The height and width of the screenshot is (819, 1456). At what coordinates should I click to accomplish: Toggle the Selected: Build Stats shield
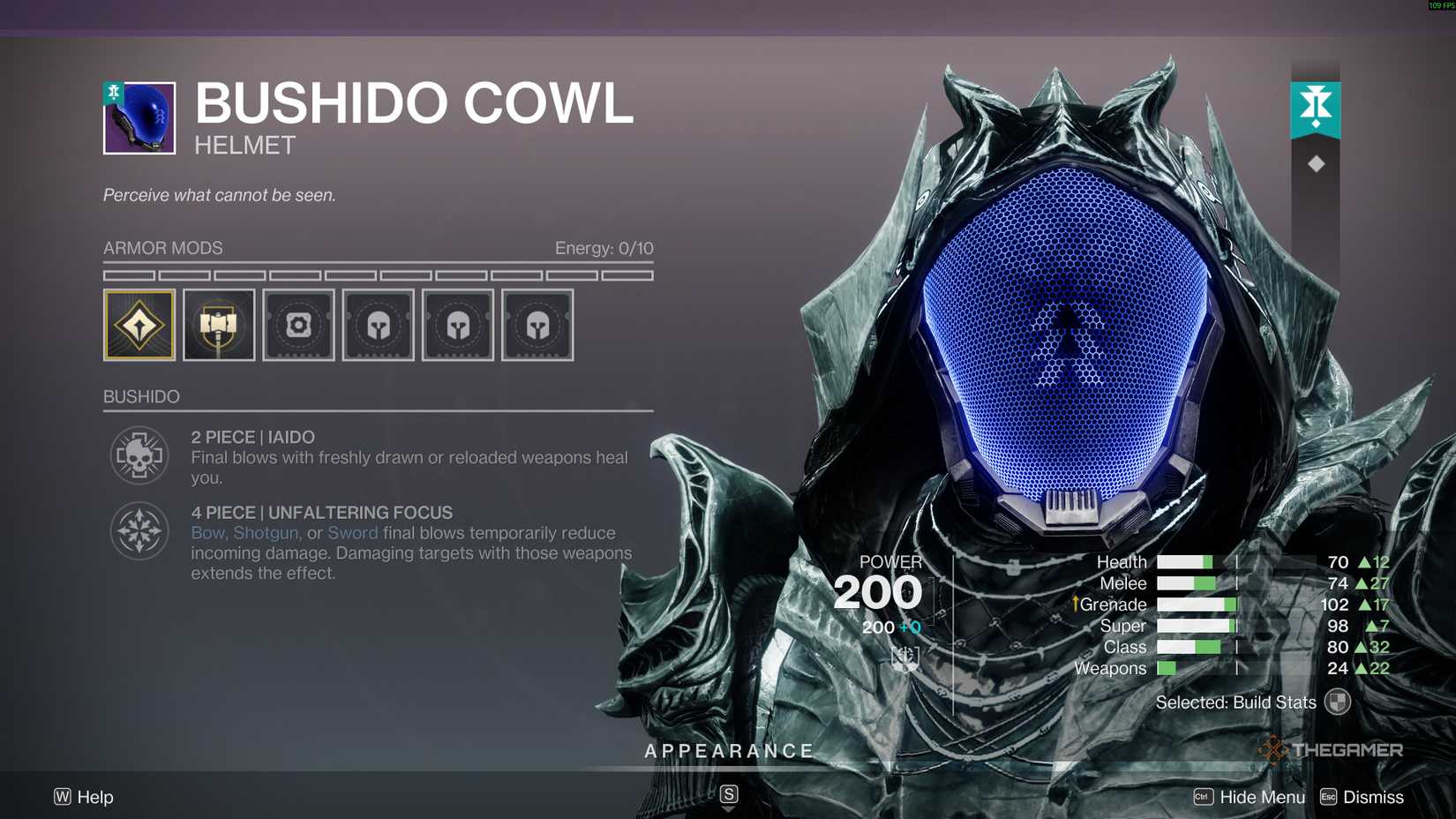click(1338, 700)
